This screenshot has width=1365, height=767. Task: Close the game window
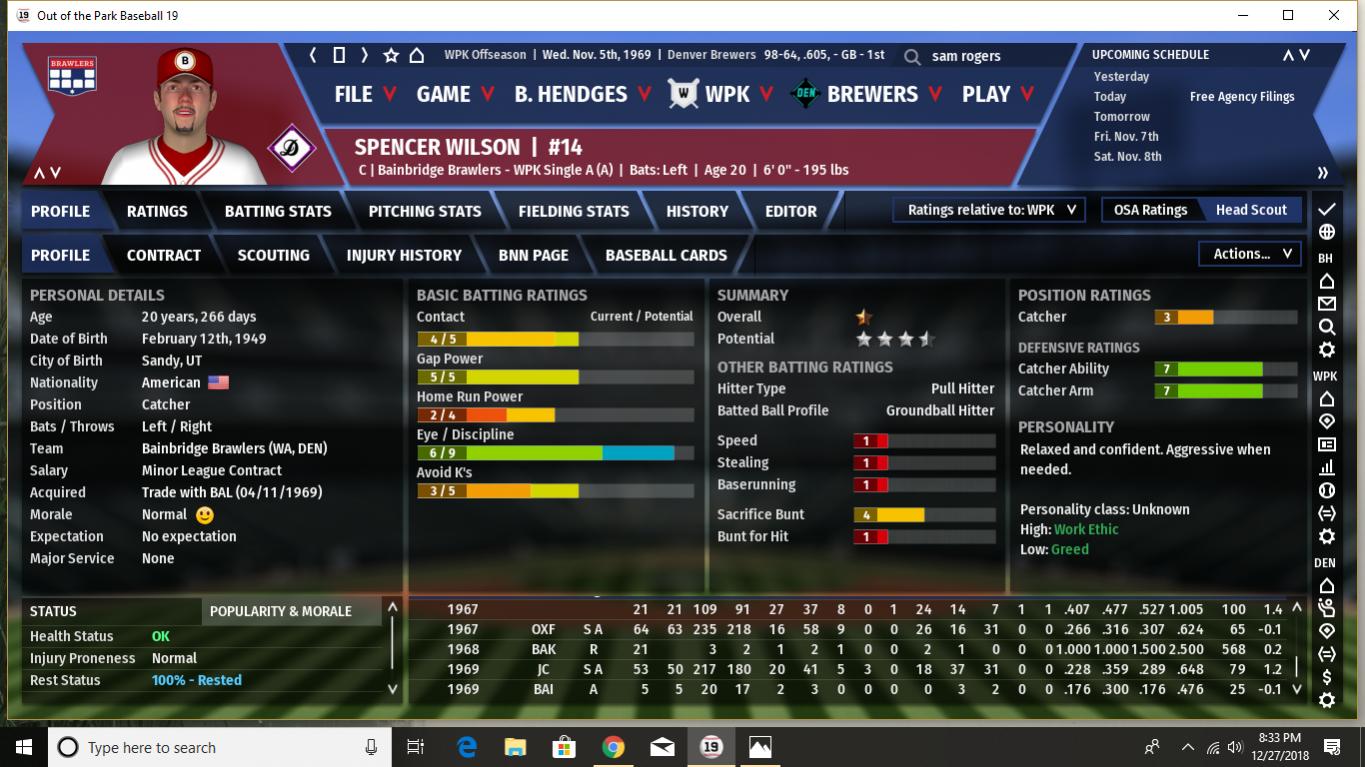tap(1334, 15)
